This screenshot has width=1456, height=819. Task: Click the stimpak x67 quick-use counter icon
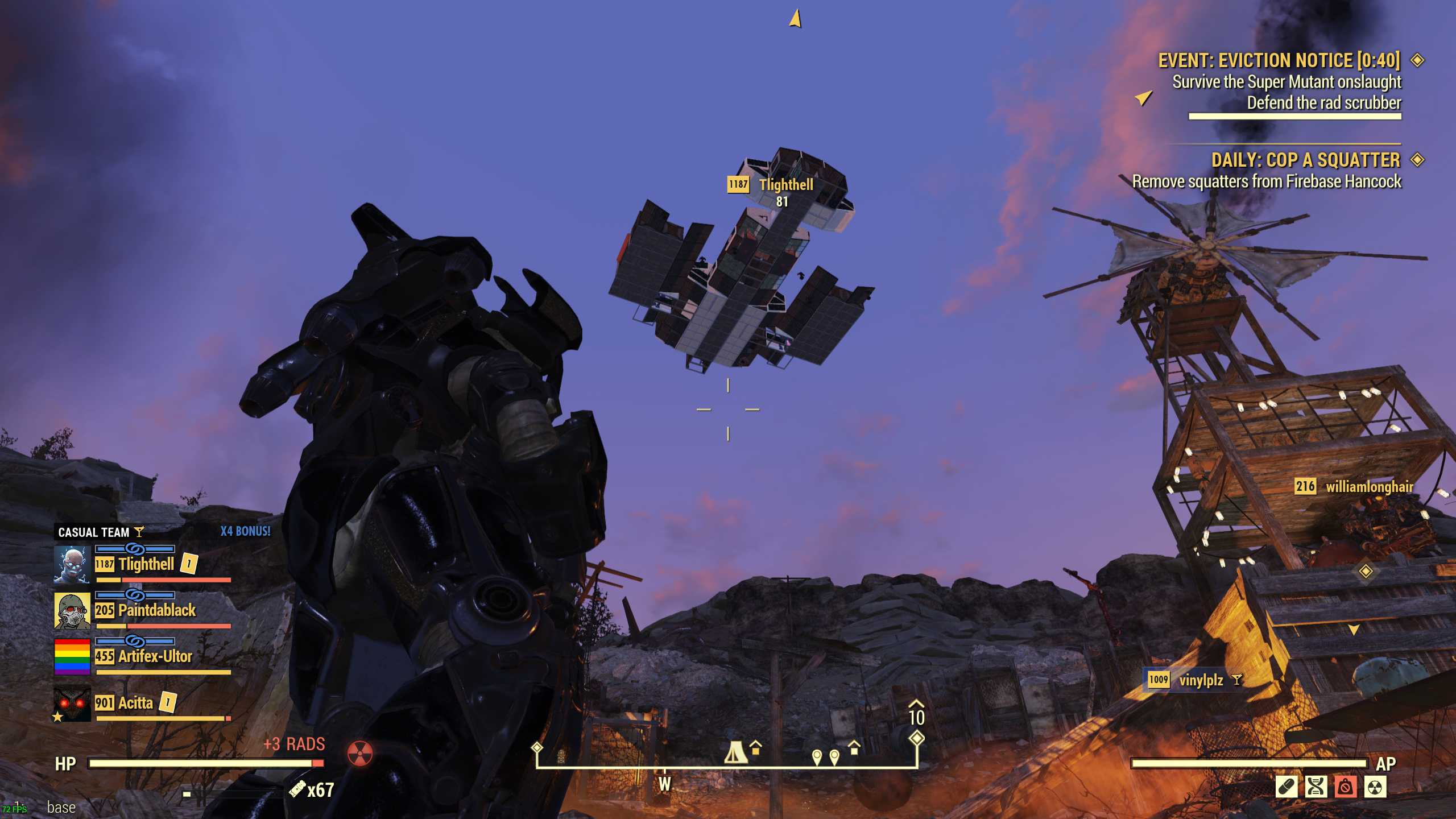297,789
